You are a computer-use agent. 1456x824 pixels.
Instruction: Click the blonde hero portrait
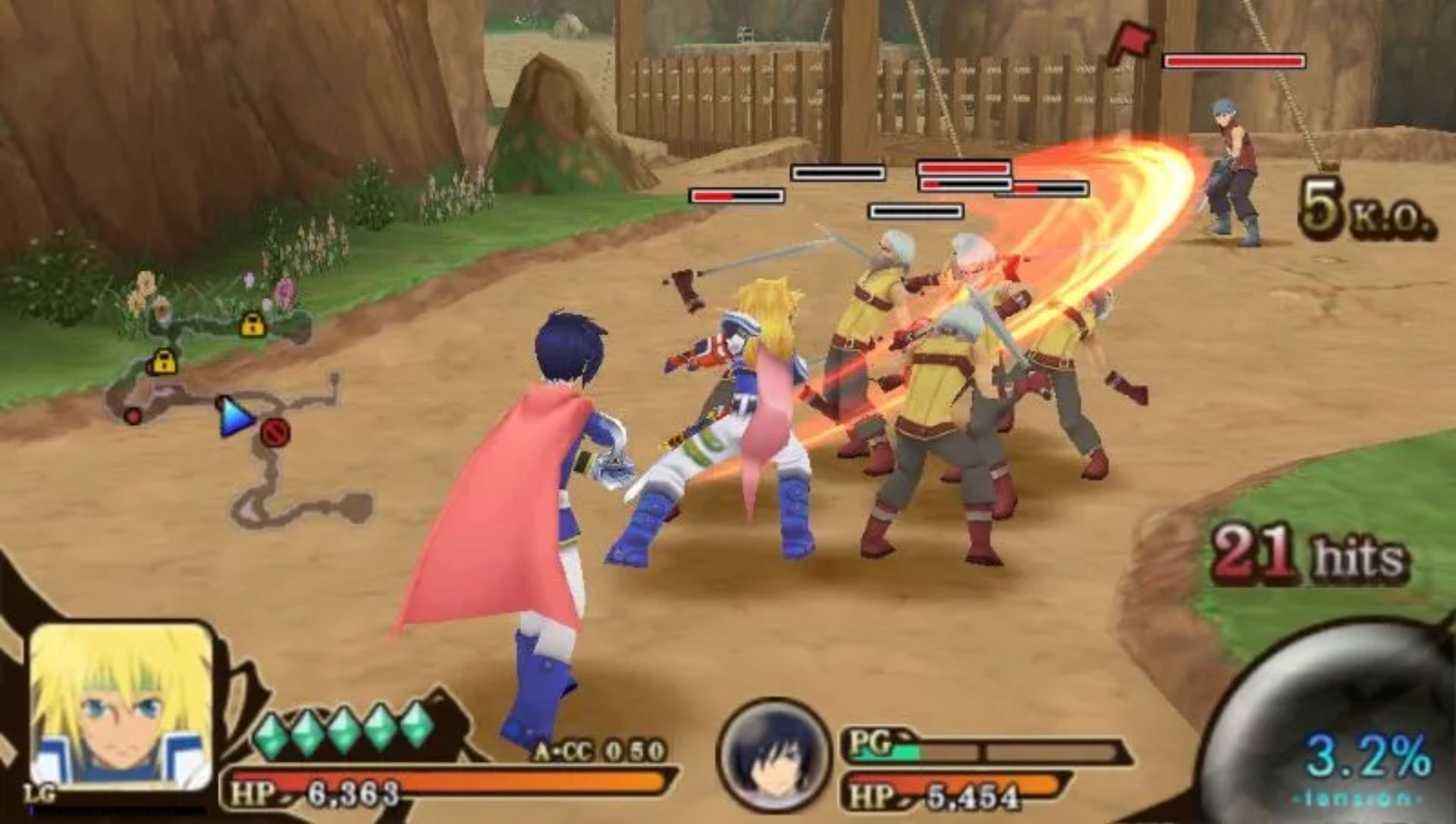[121, 705]
